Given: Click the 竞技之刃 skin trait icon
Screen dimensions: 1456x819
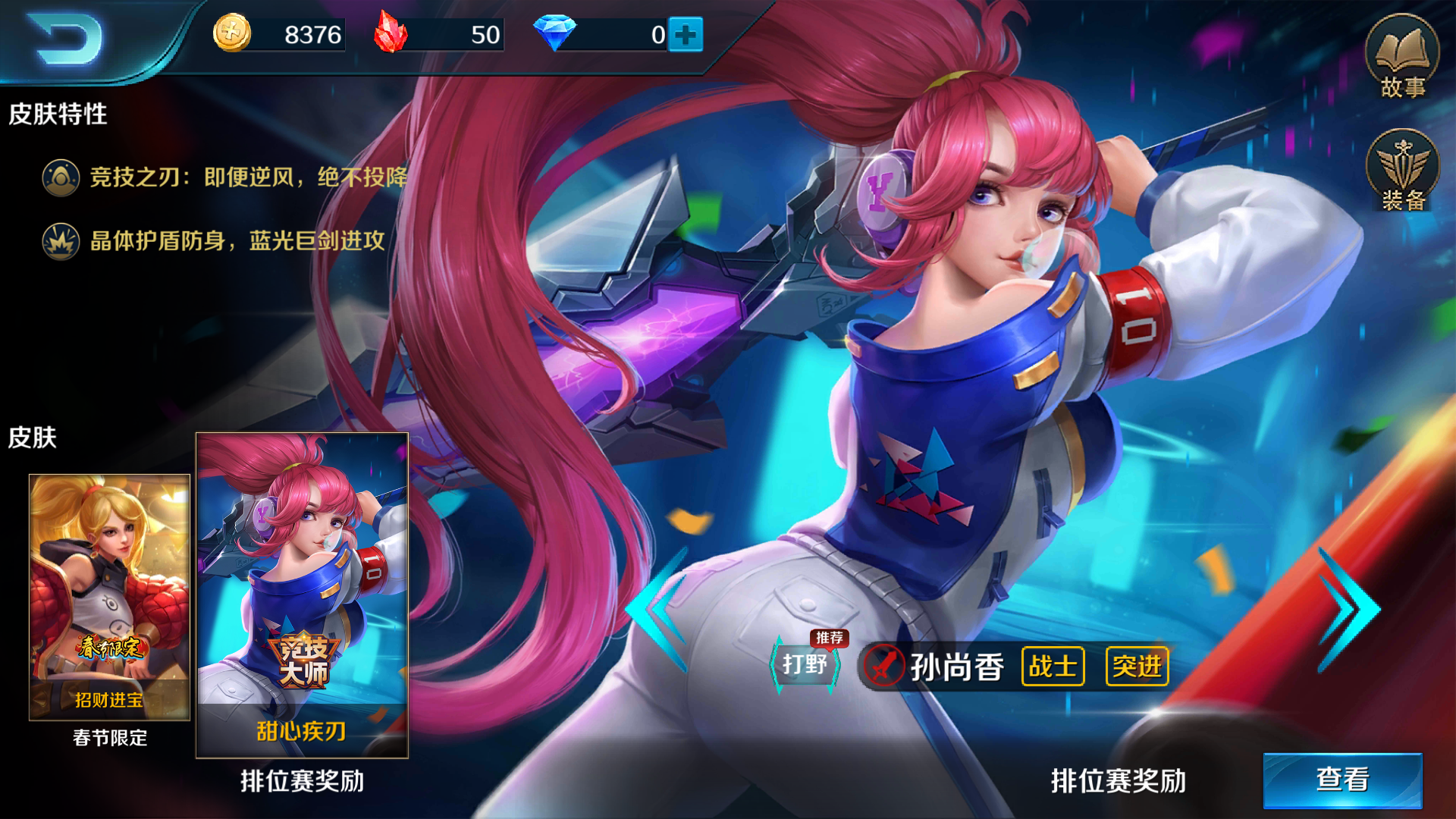Looking at the screenshot, I should (59, 176).
